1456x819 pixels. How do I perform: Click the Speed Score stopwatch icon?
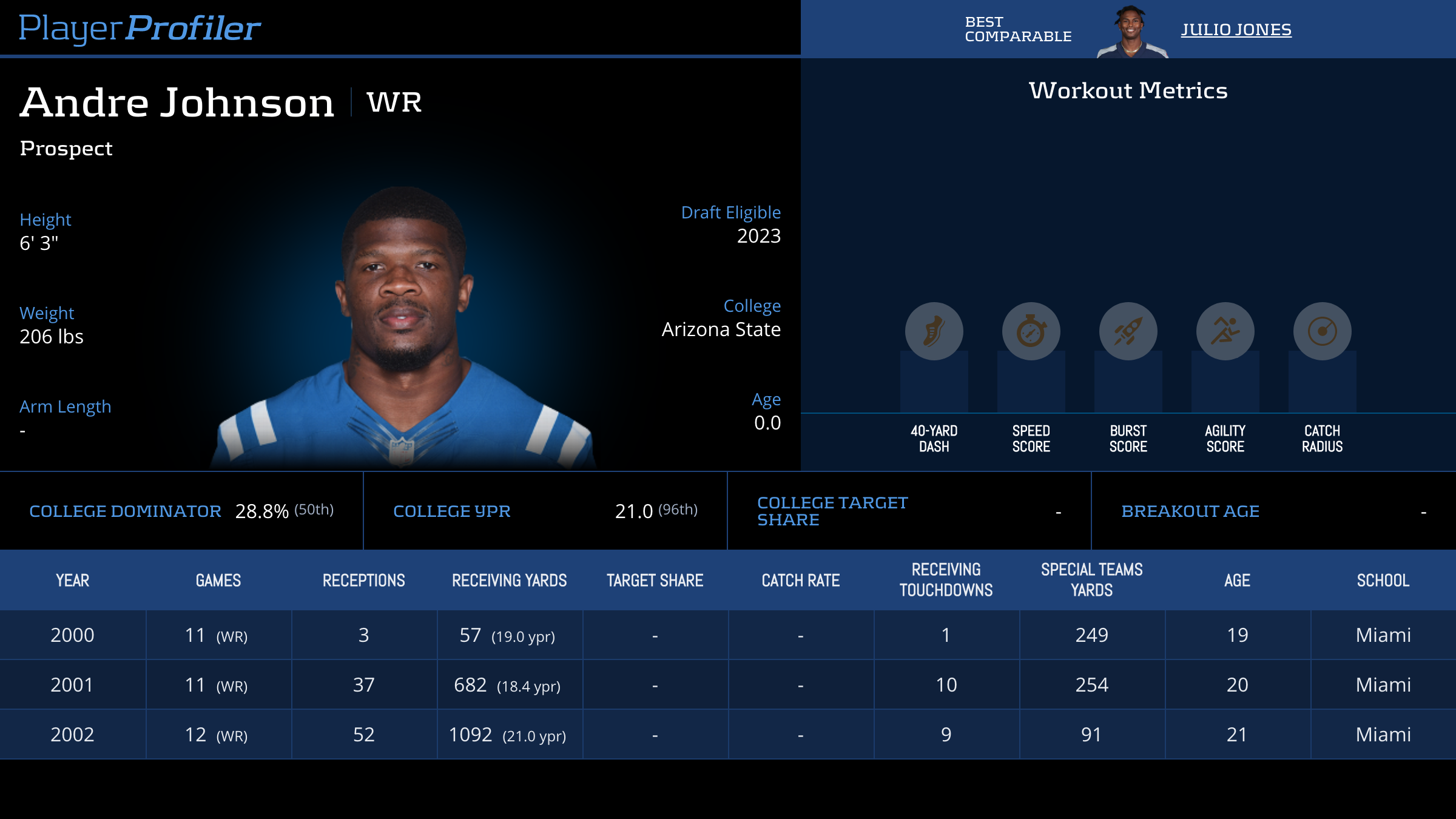[x=1031, y=331]
